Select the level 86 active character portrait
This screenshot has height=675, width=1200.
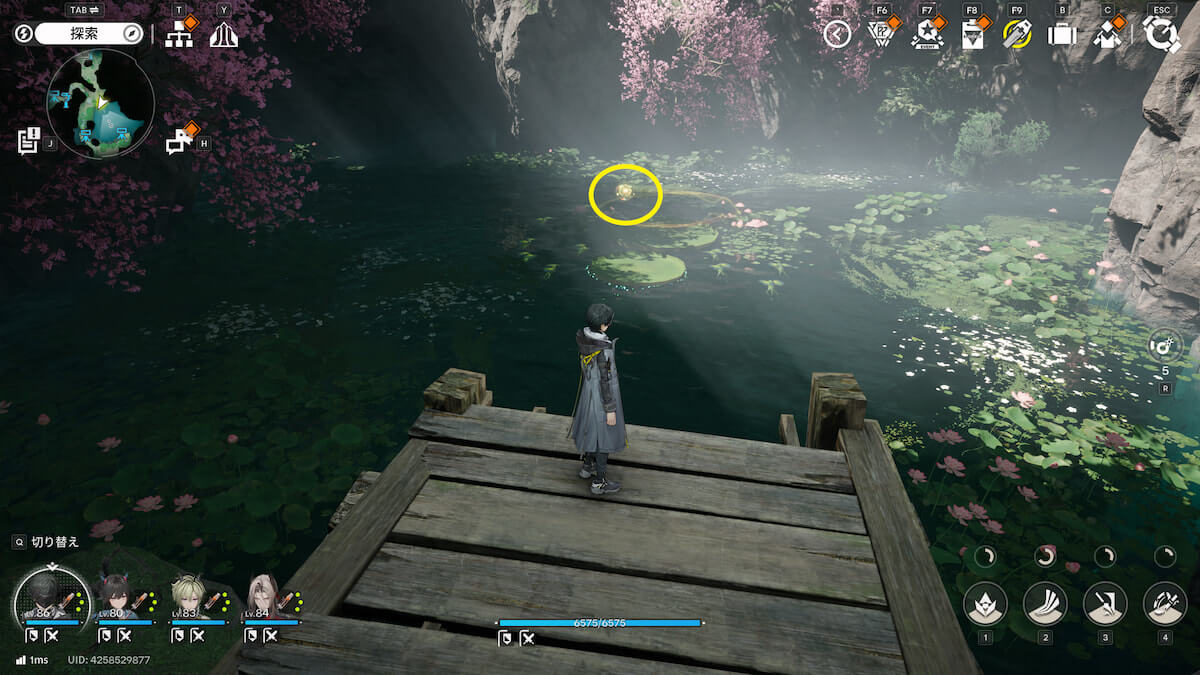coord(46,598)
